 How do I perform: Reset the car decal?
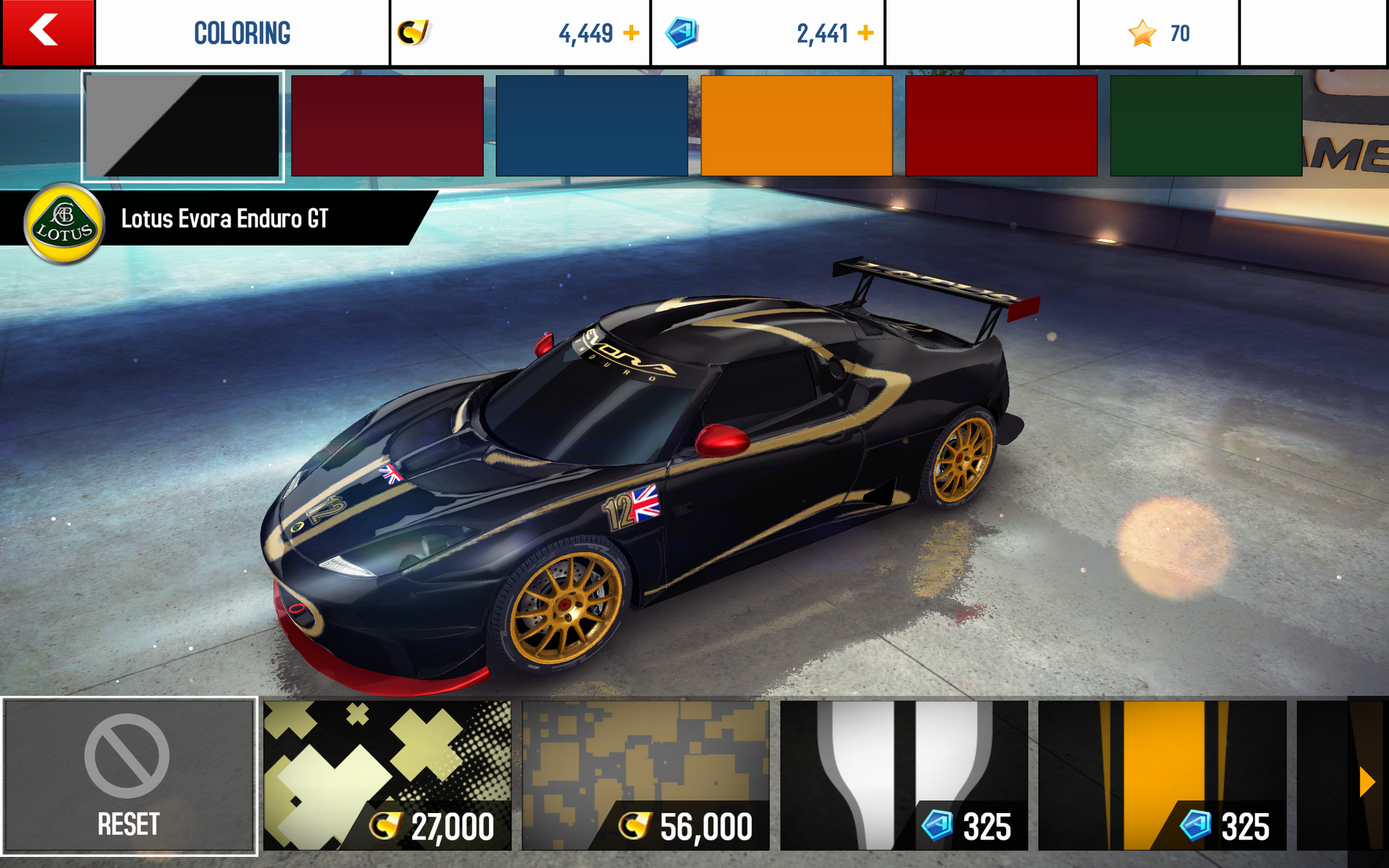(128, 776)
